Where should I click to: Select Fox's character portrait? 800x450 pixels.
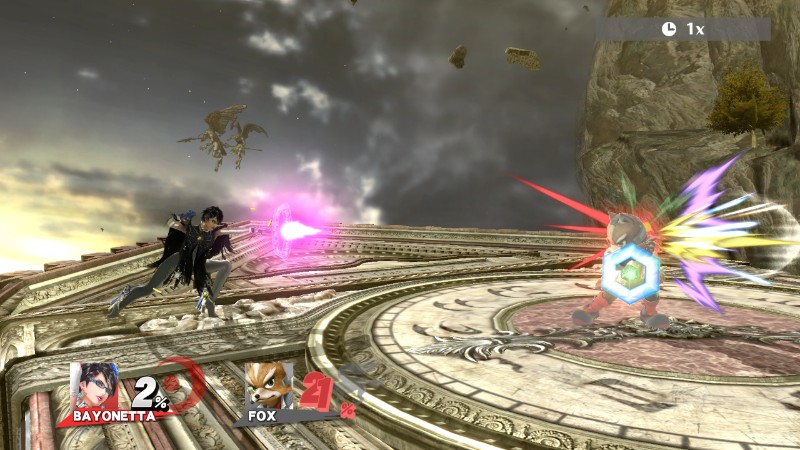pos(268,384)
